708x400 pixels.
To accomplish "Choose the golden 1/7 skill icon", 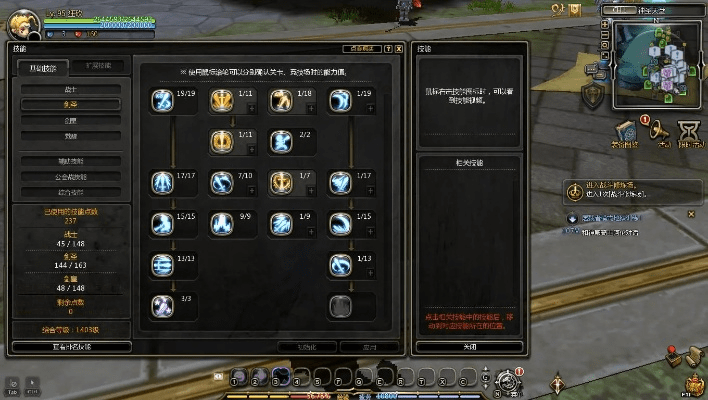I will 281,182.
